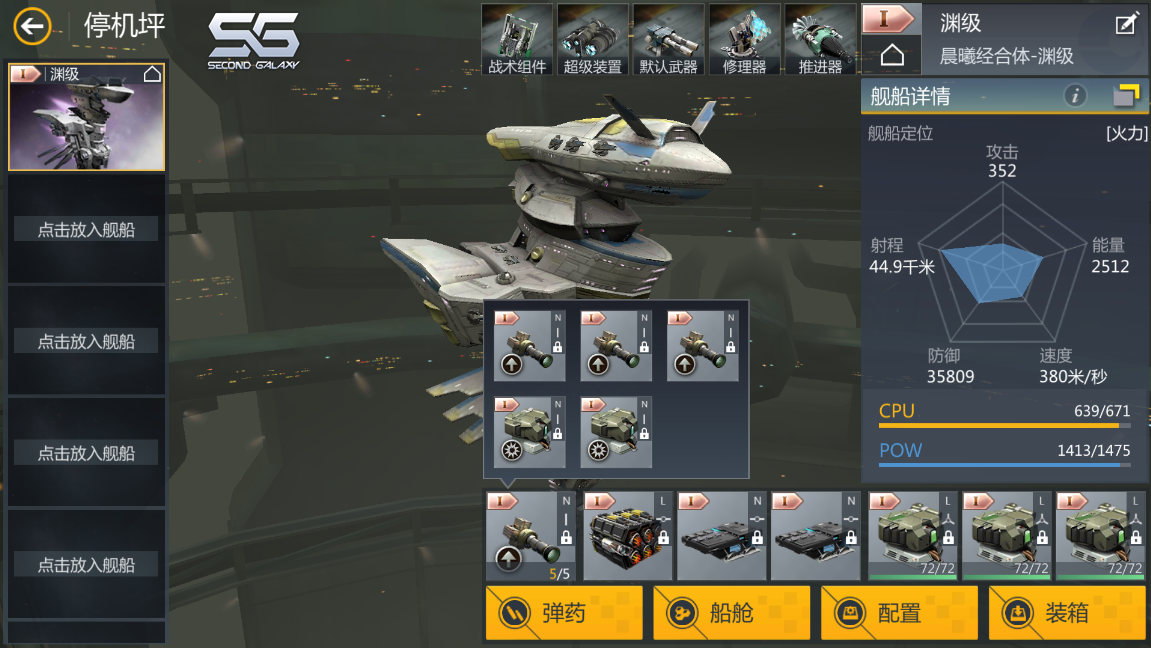Choose the 推进器 category
1151x648 pixels.
[x=820, y=40]
